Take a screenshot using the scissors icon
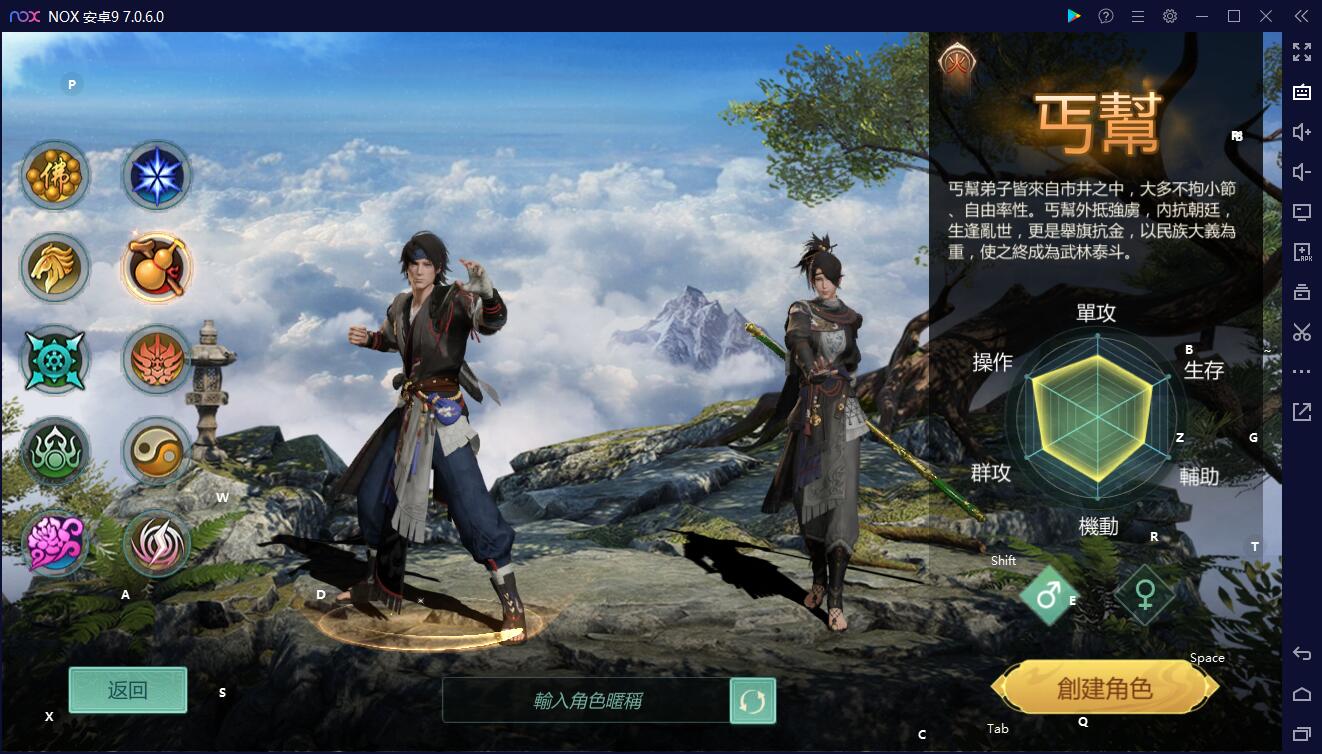 pos(1301,332)
